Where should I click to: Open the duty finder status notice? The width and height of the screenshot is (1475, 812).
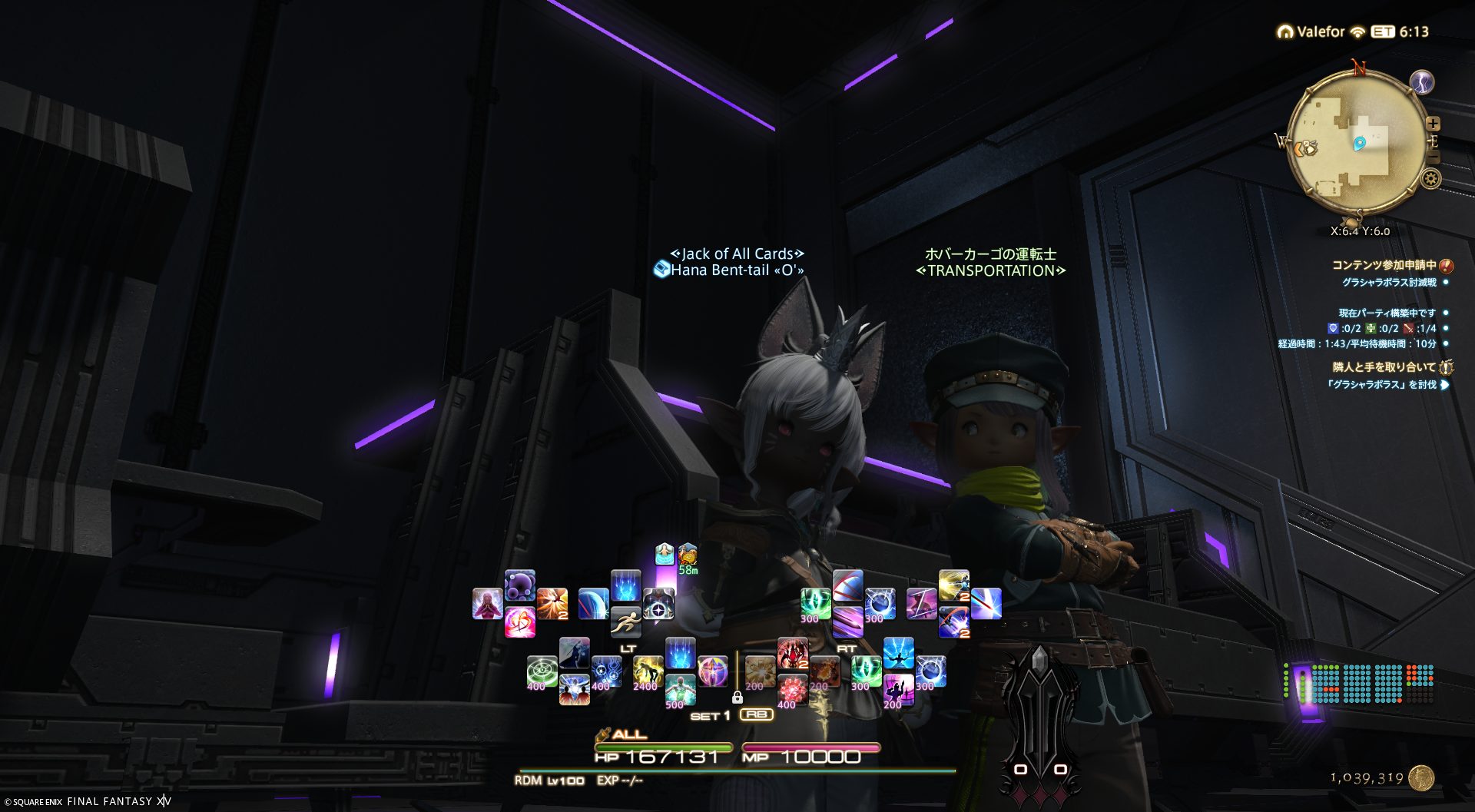[x=1384, y=265]
